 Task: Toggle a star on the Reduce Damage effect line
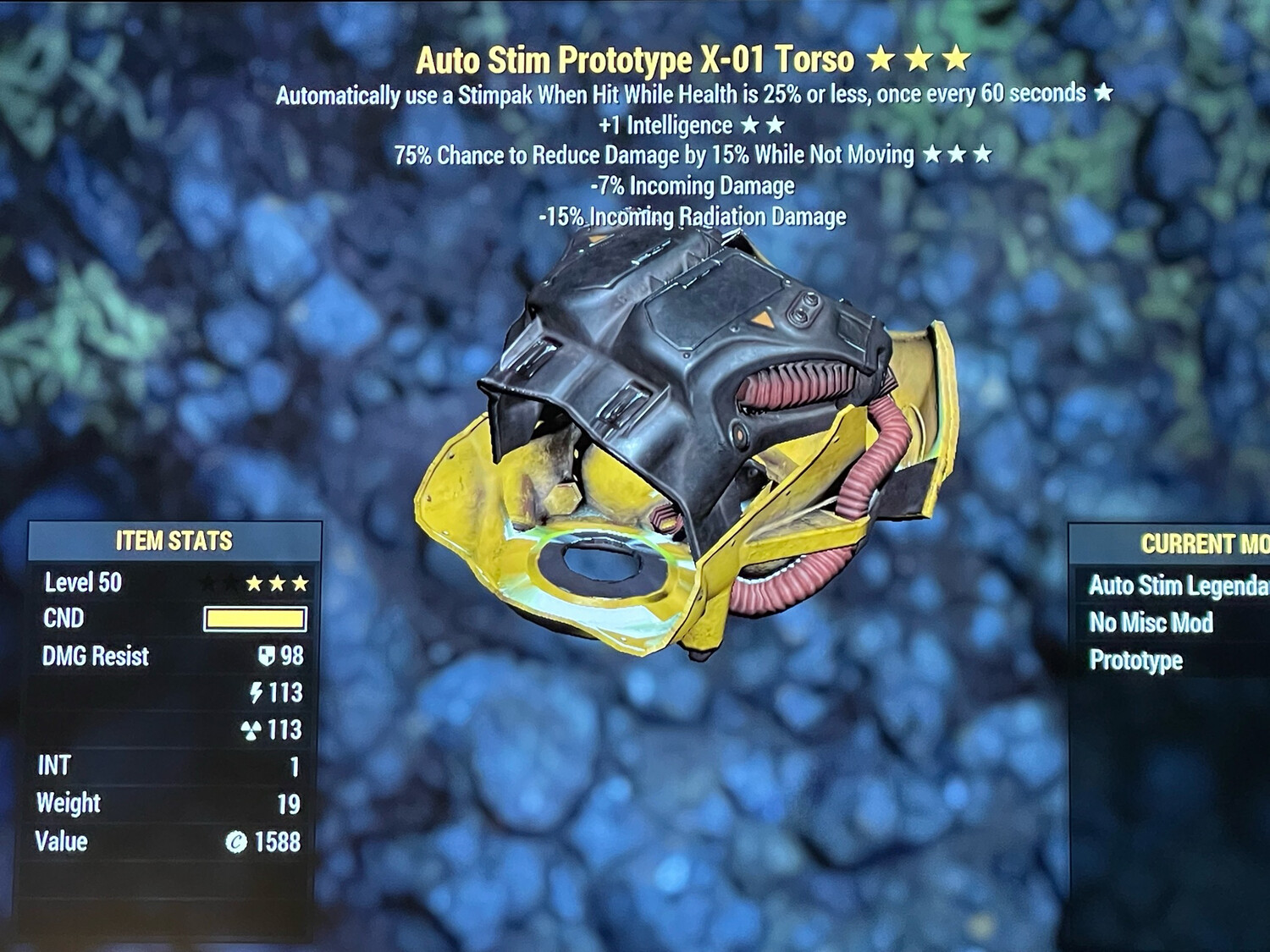click(956, 155)
